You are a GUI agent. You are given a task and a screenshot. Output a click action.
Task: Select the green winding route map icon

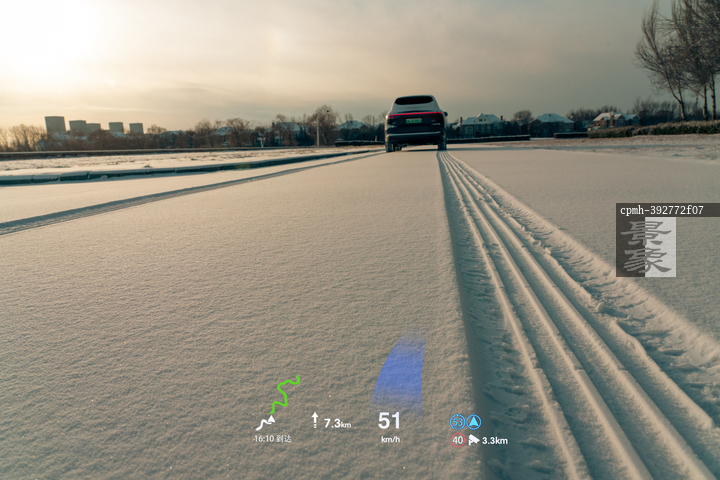[x=283, y=394]
